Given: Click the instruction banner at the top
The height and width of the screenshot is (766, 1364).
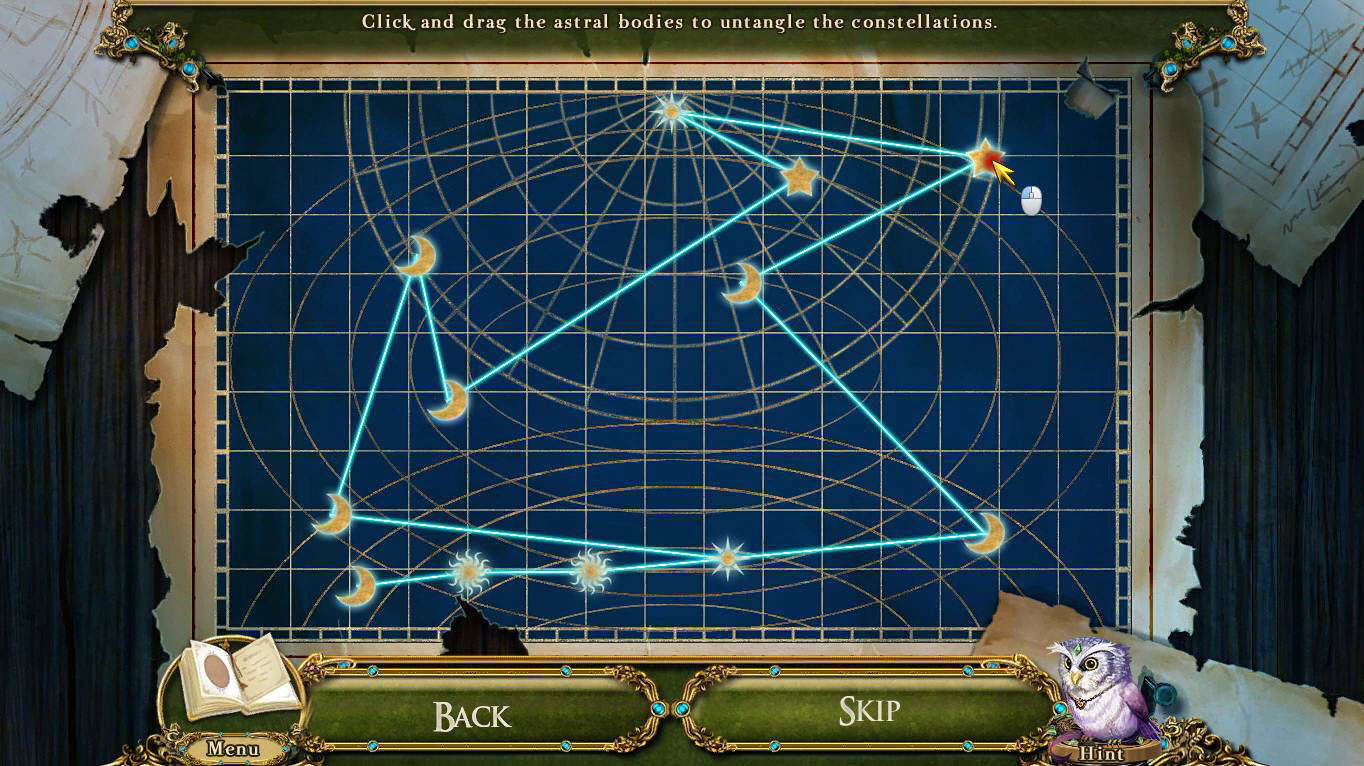Looking at the screenshot, I should tap(680, 21).
